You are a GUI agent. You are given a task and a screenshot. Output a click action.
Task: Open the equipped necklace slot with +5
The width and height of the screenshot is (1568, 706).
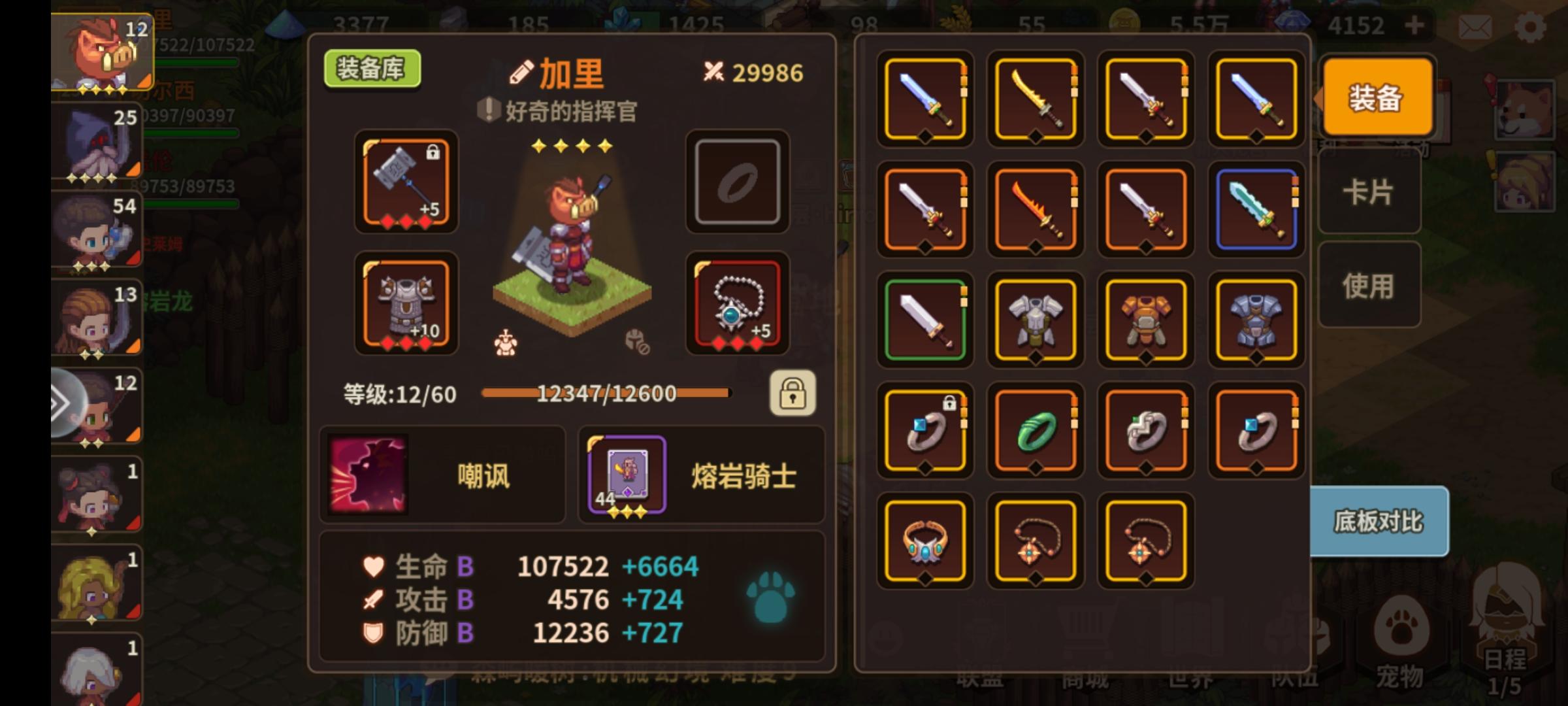[x=737, y=304]
